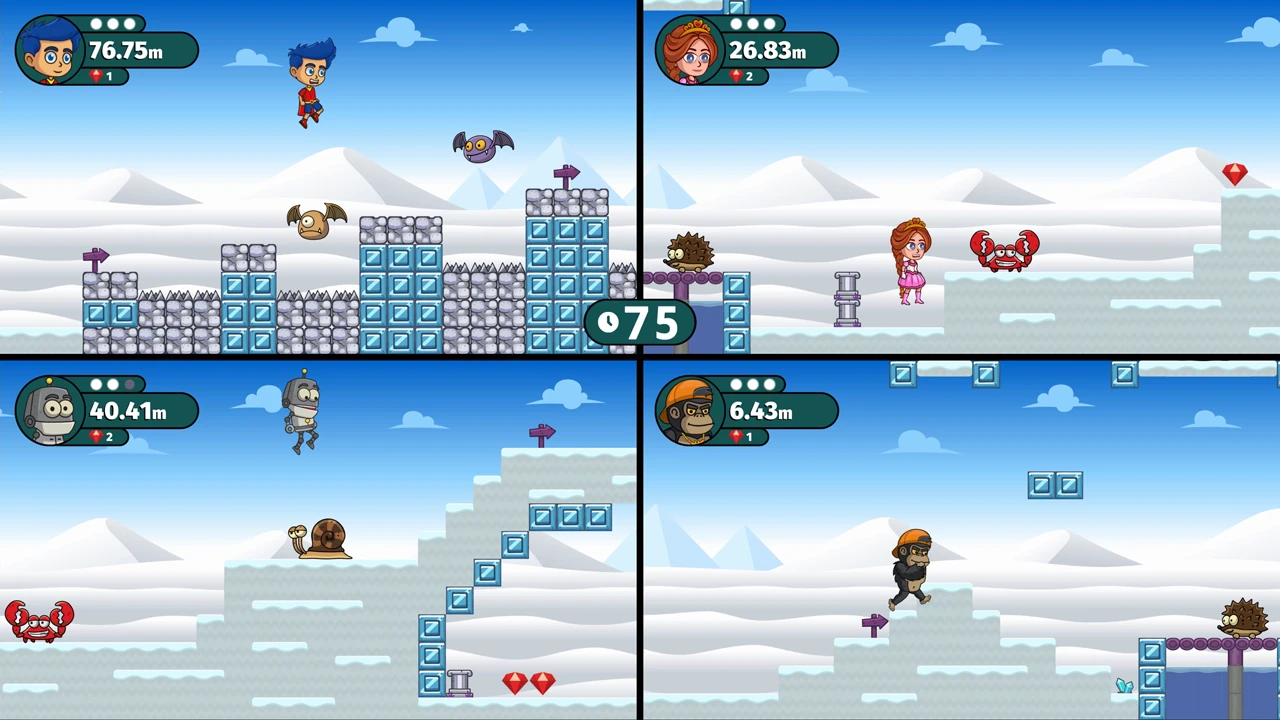Image resolution: width=1280 pixels, height=720 pixels.
Task: Choose the grey robot player portrait
Action: (x=50, y=410)
